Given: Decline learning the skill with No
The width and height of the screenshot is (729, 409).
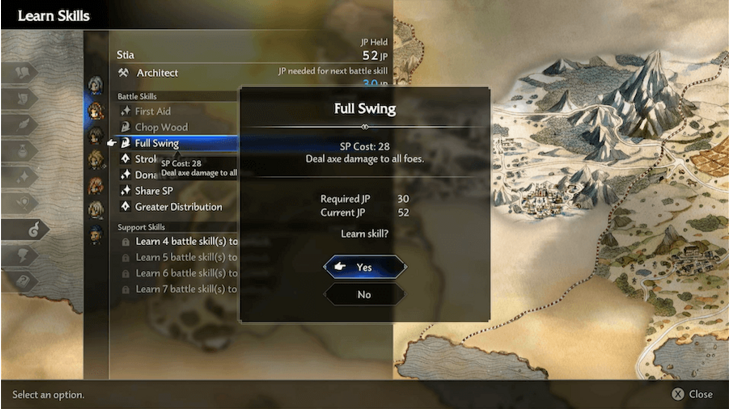Looking at the screenshot, I should 364,295.
